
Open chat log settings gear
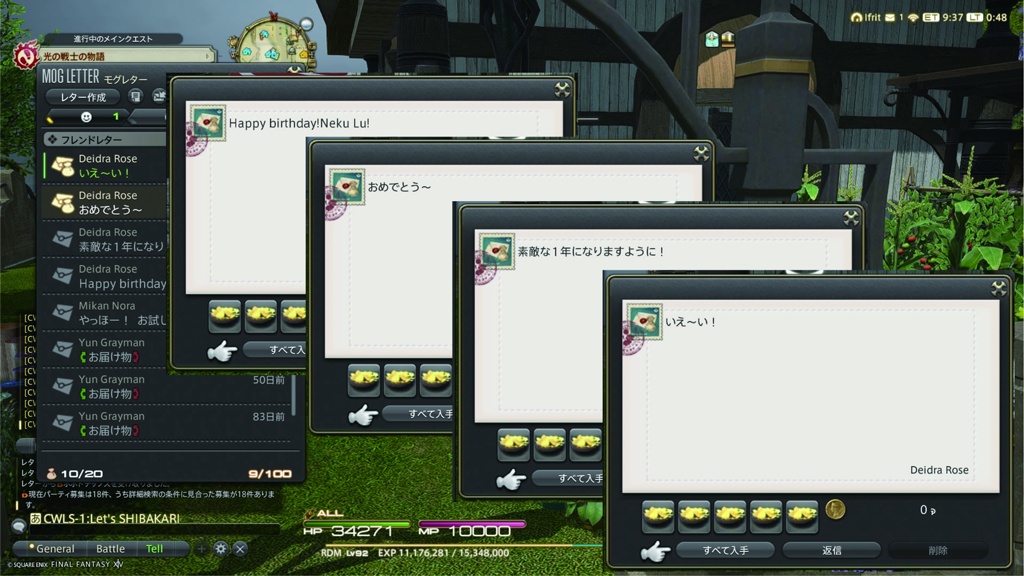[x=221, y=549]
